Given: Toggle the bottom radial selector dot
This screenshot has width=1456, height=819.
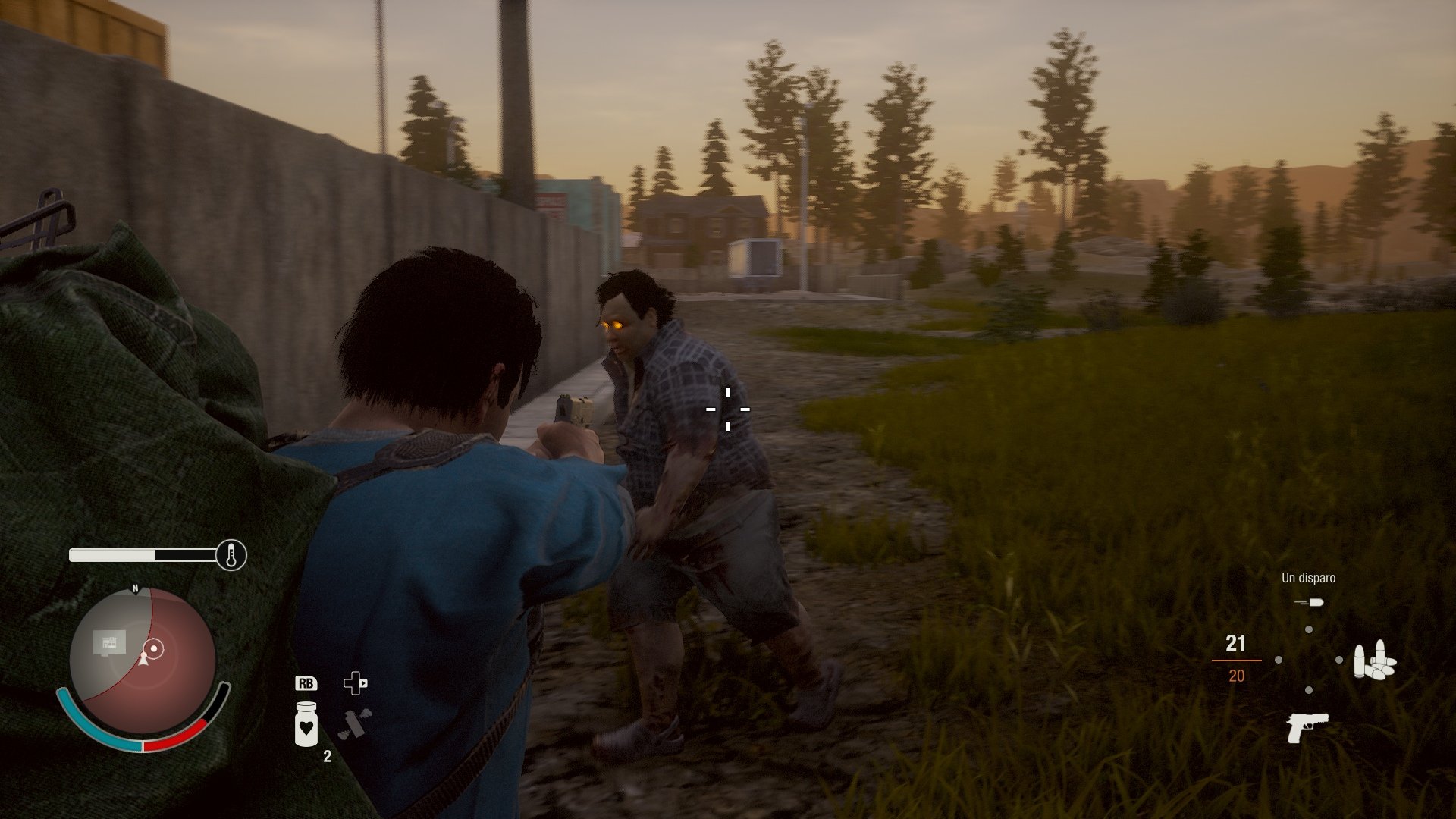Looking at the screenshot, I should (x=1309, y=689).
